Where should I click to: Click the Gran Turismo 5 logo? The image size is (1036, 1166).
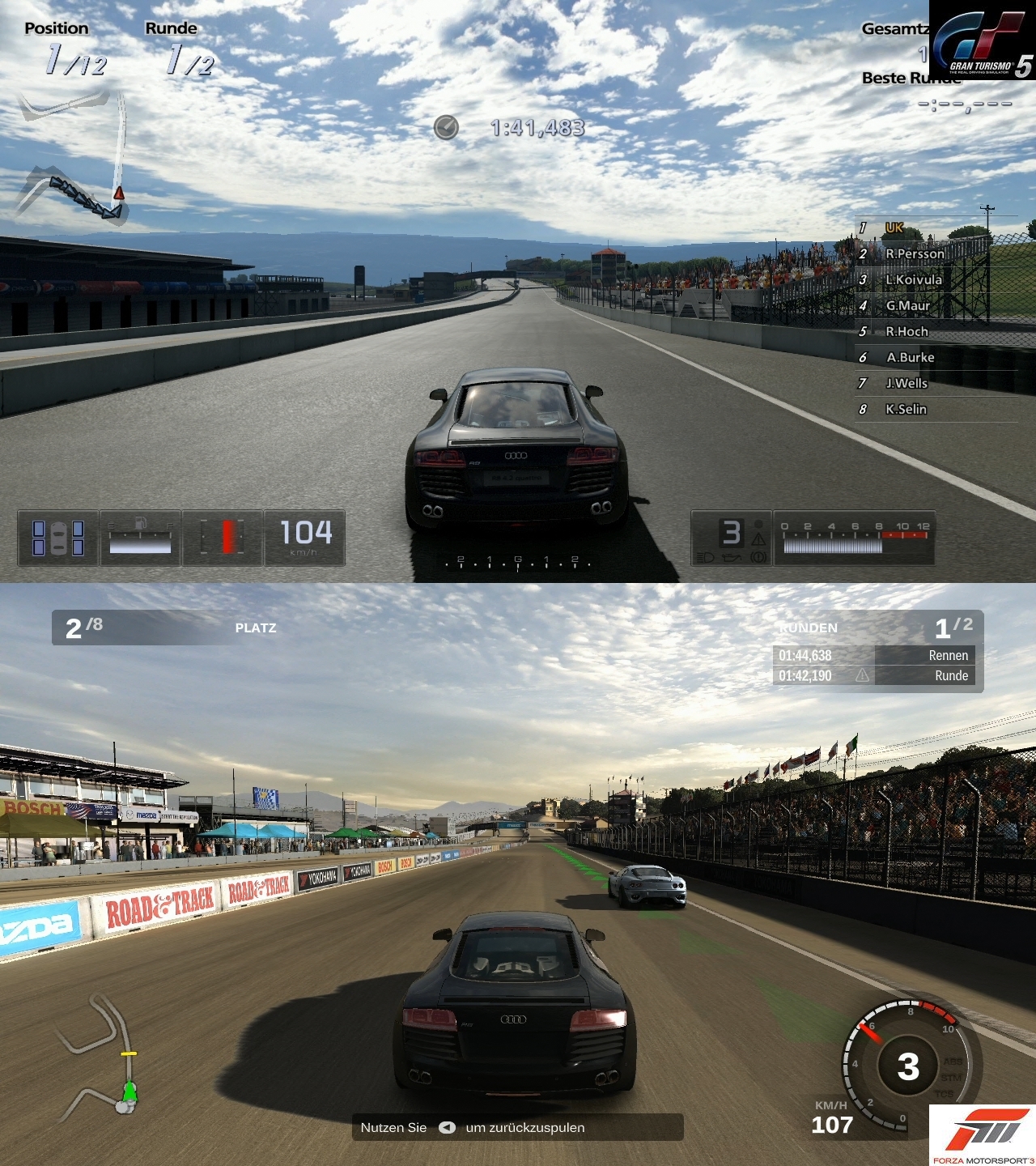coord(982,40)
